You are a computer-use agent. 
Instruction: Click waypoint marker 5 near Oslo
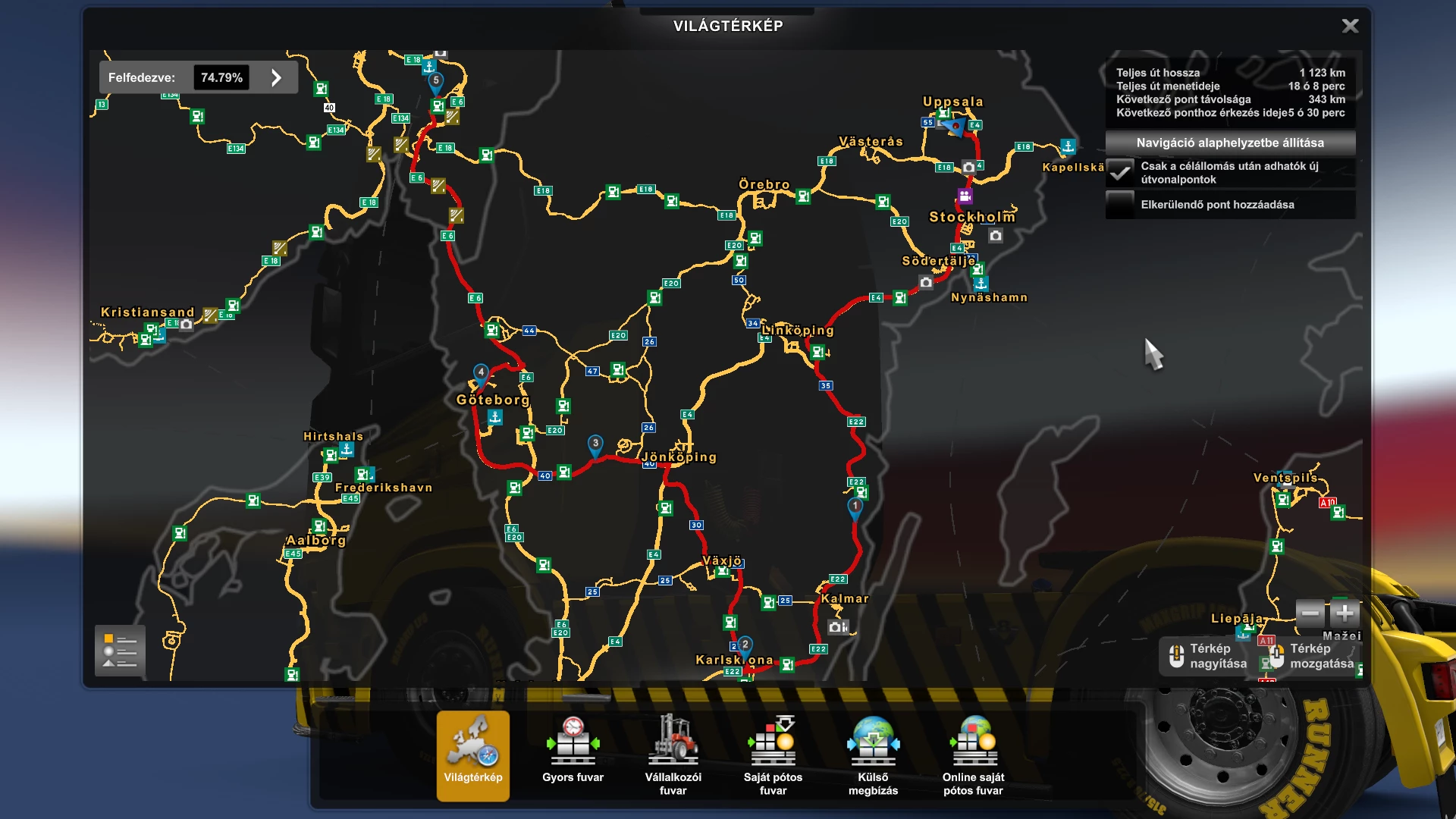click(x=436, y=79)
